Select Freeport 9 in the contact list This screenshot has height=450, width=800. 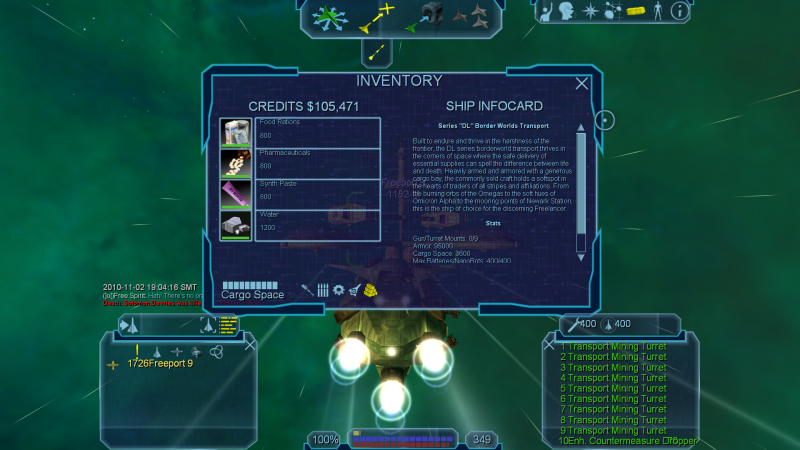pos(160,363)
